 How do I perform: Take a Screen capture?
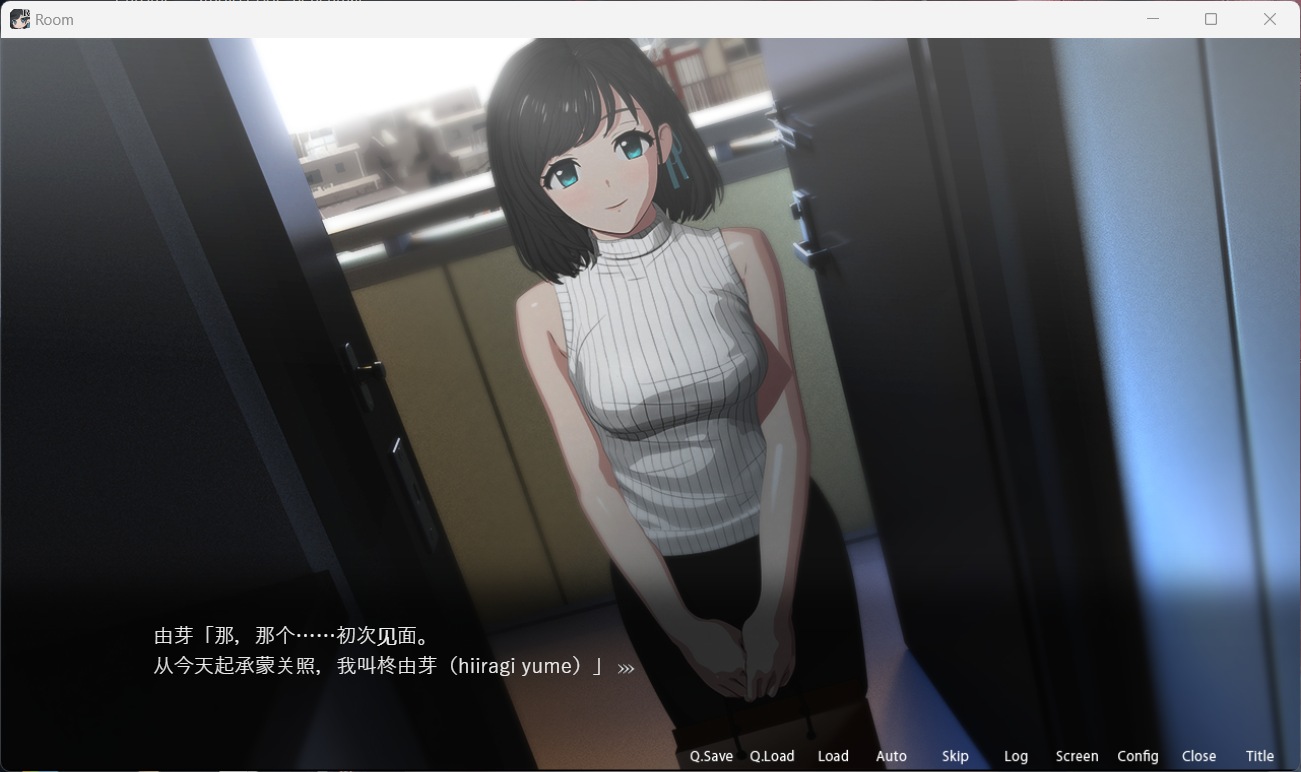[1076, 756]
